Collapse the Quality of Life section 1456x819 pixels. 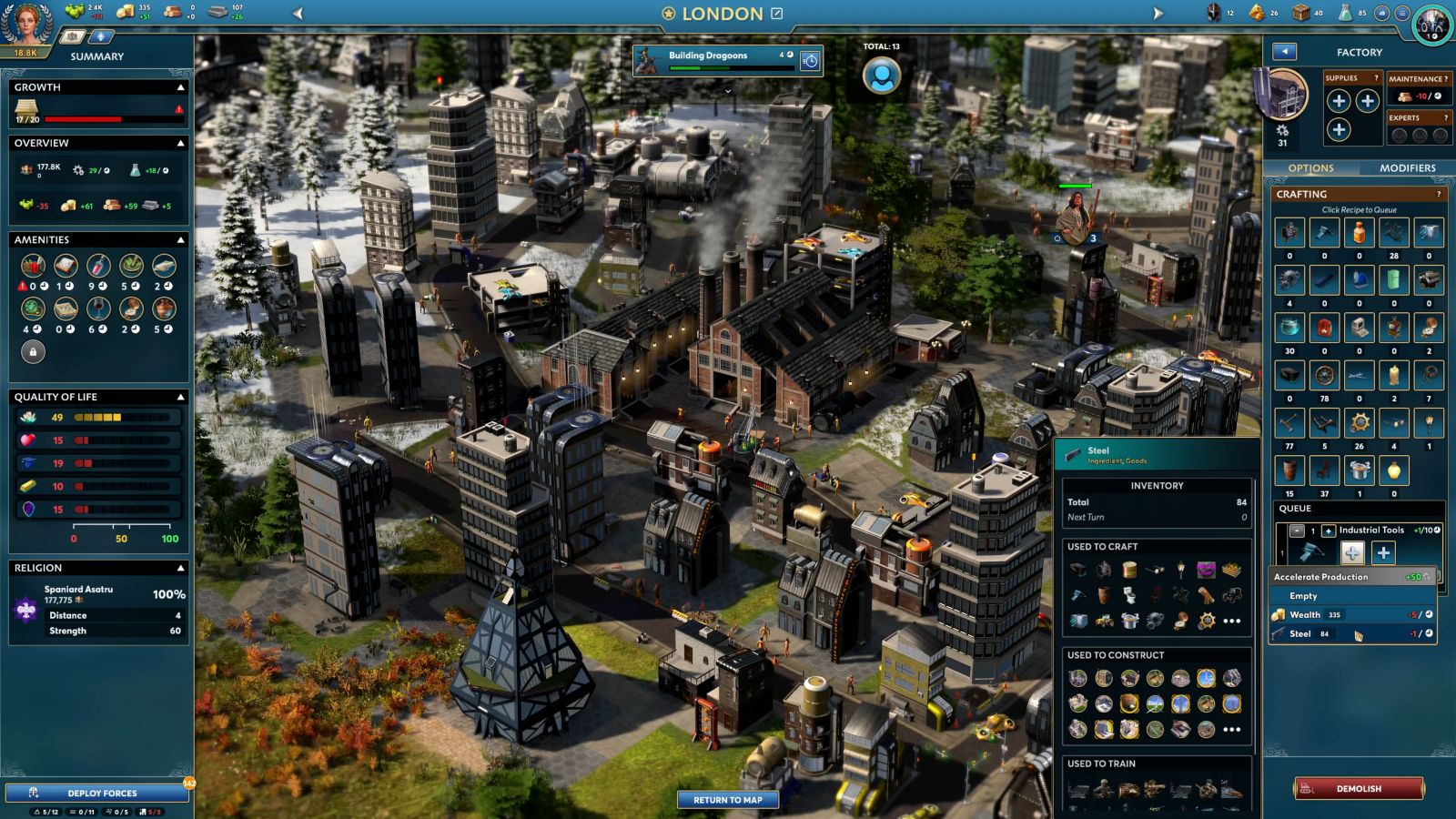(180, 398)
